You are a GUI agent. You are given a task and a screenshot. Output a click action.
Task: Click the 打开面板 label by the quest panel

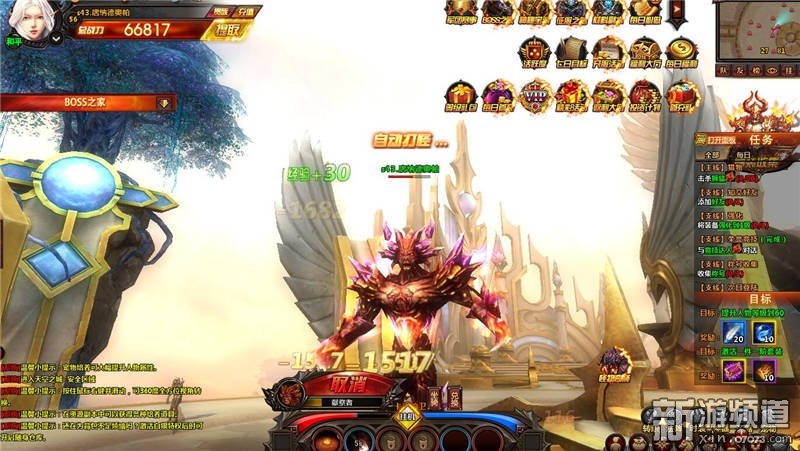[x=719, y=139]
